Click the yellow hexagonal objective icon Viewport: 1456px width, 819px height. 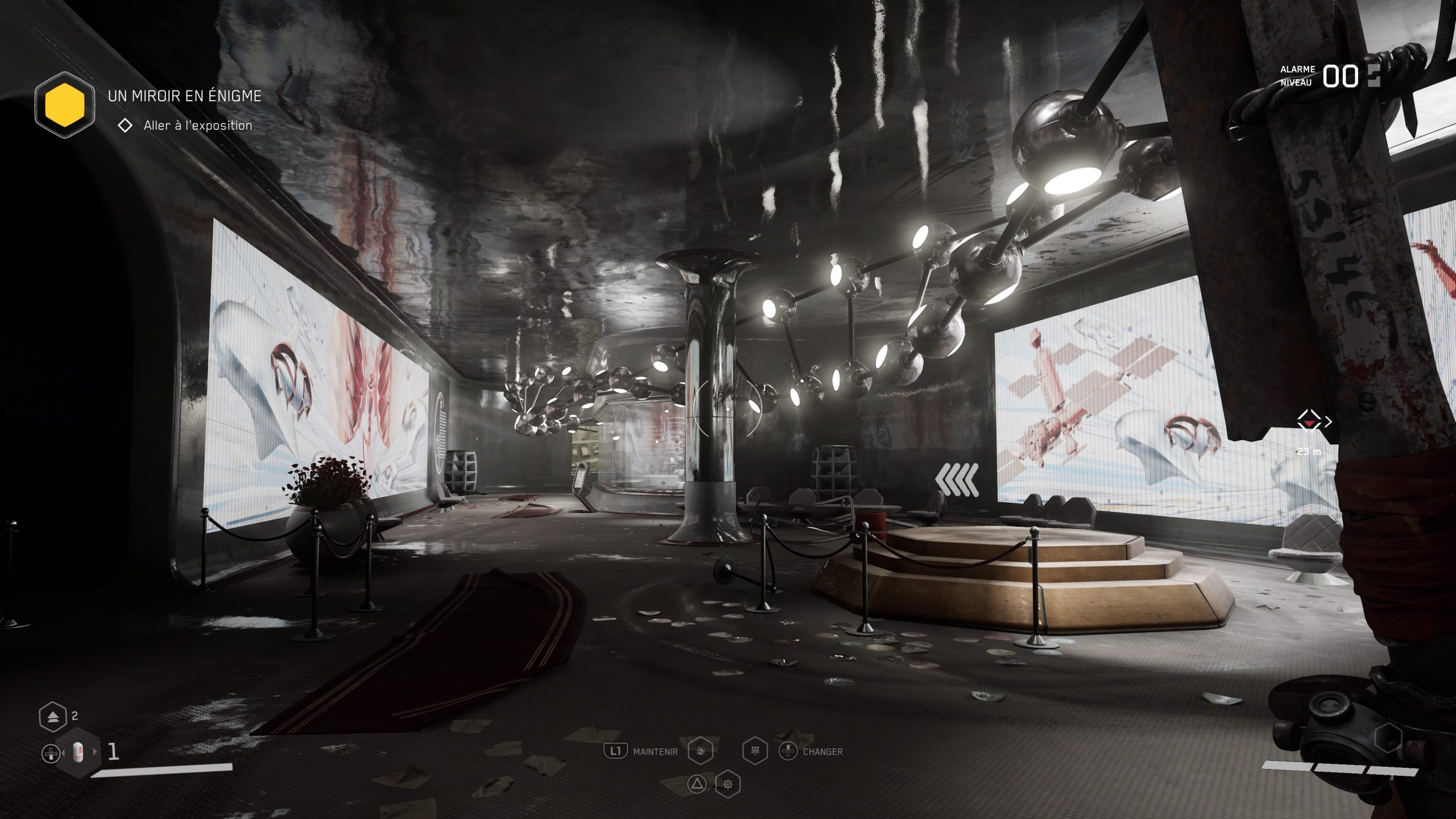pyautogui.click(x=65, y=106)
